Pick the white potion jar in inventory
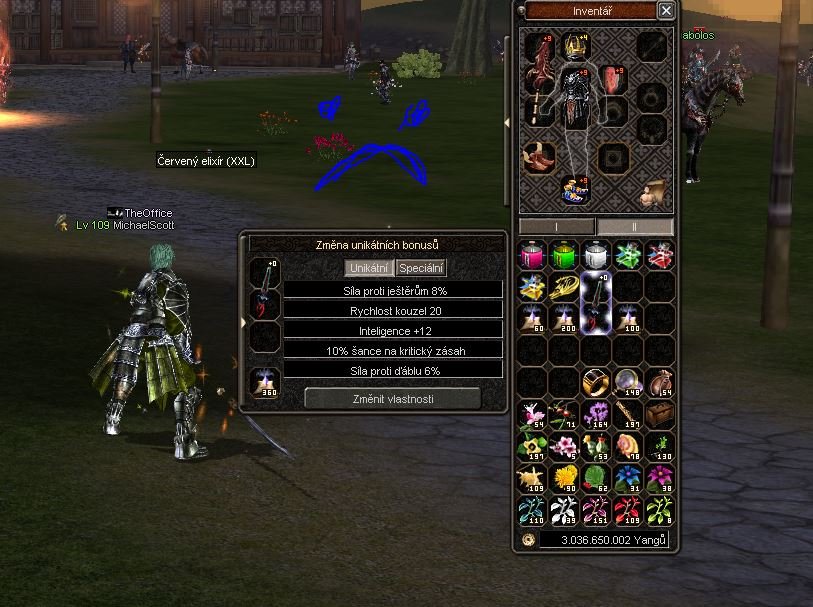Viewport: 813px width, 607px height. point(596,255)
